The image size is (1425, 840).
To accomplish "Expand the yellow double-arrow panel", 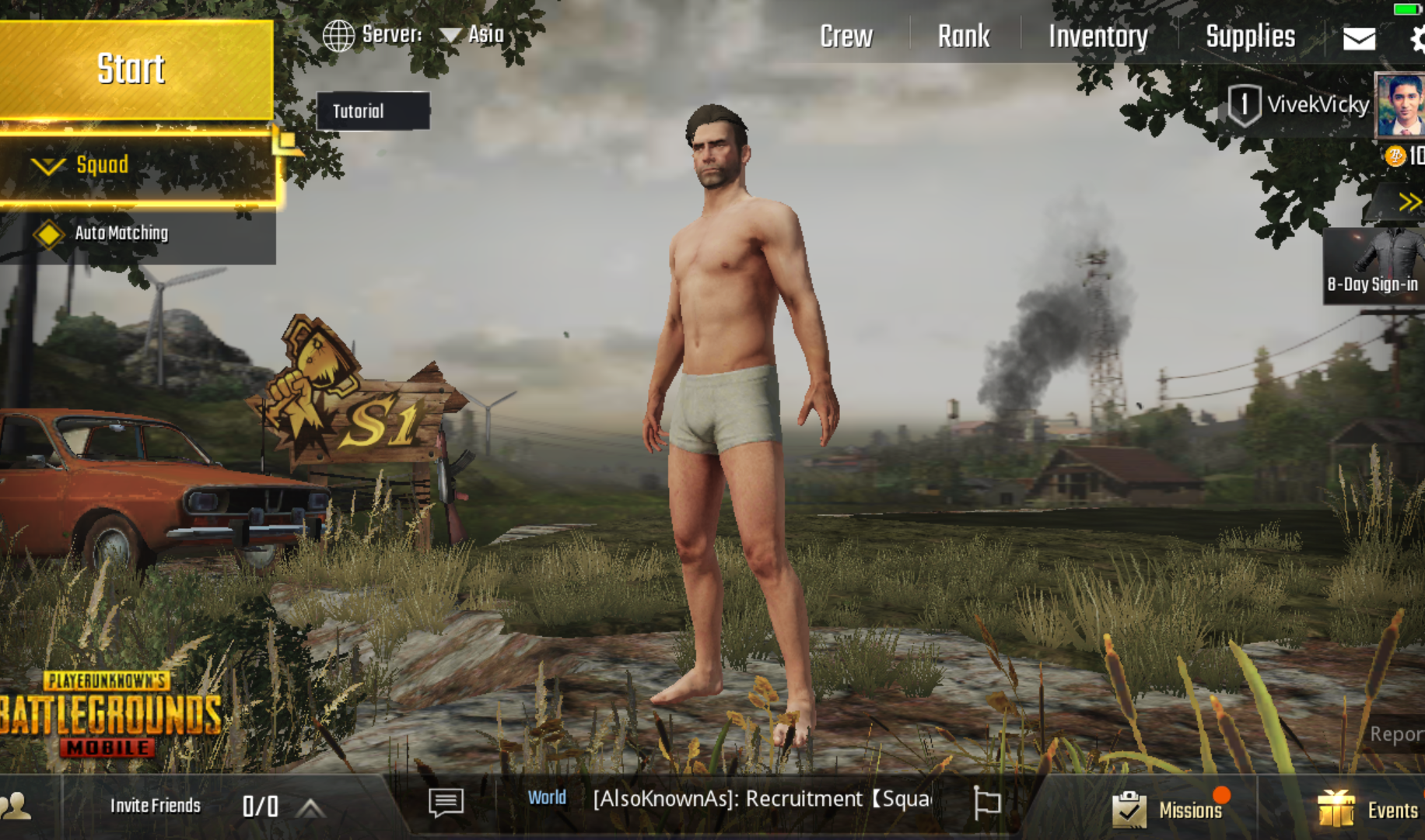I will click(x=1409, y=203).
